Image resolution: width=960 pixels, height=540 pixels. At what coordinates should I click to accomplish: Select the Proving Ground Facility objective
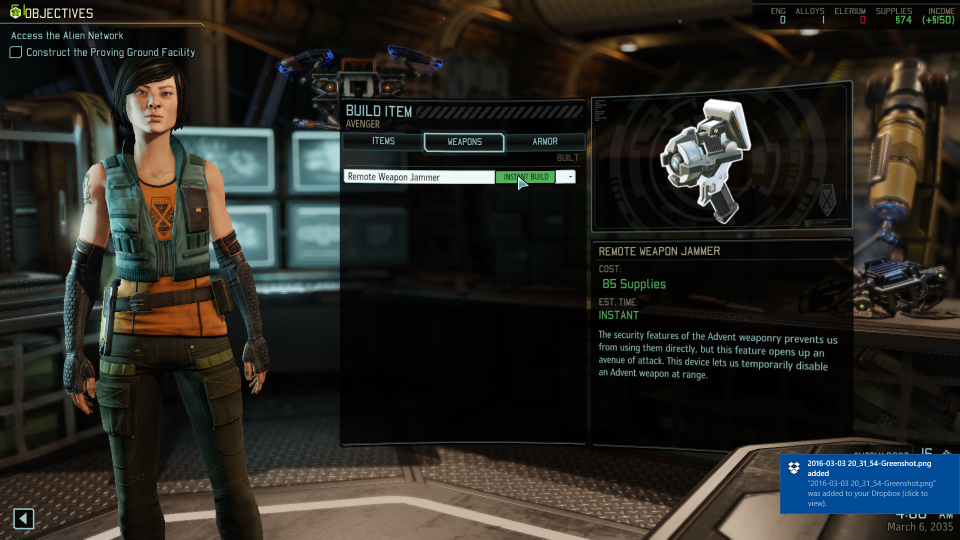point(110,52)
